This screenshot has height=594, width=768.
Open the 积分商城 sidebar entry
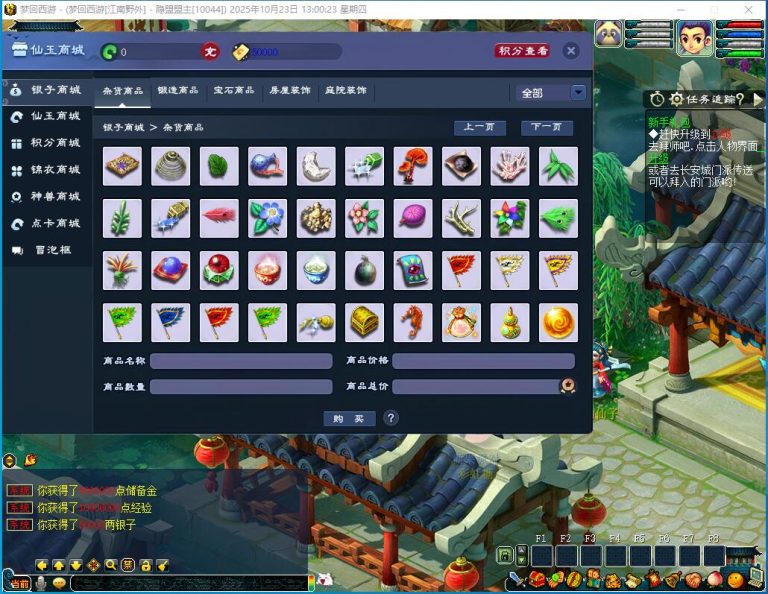click(x=47, y=143)
